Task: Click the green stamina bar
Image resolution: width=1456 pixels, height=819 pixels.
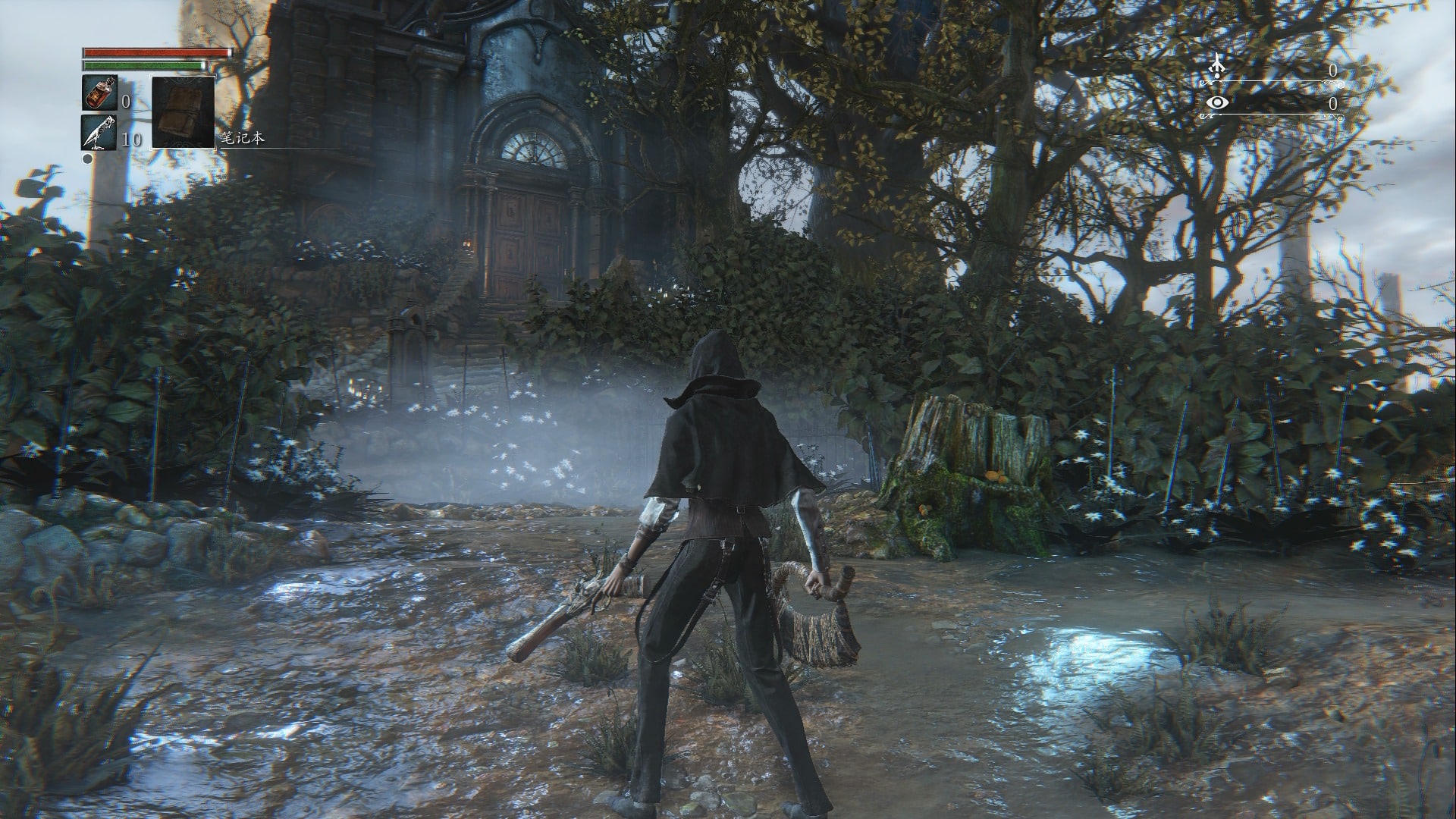Action: (144, 66)
